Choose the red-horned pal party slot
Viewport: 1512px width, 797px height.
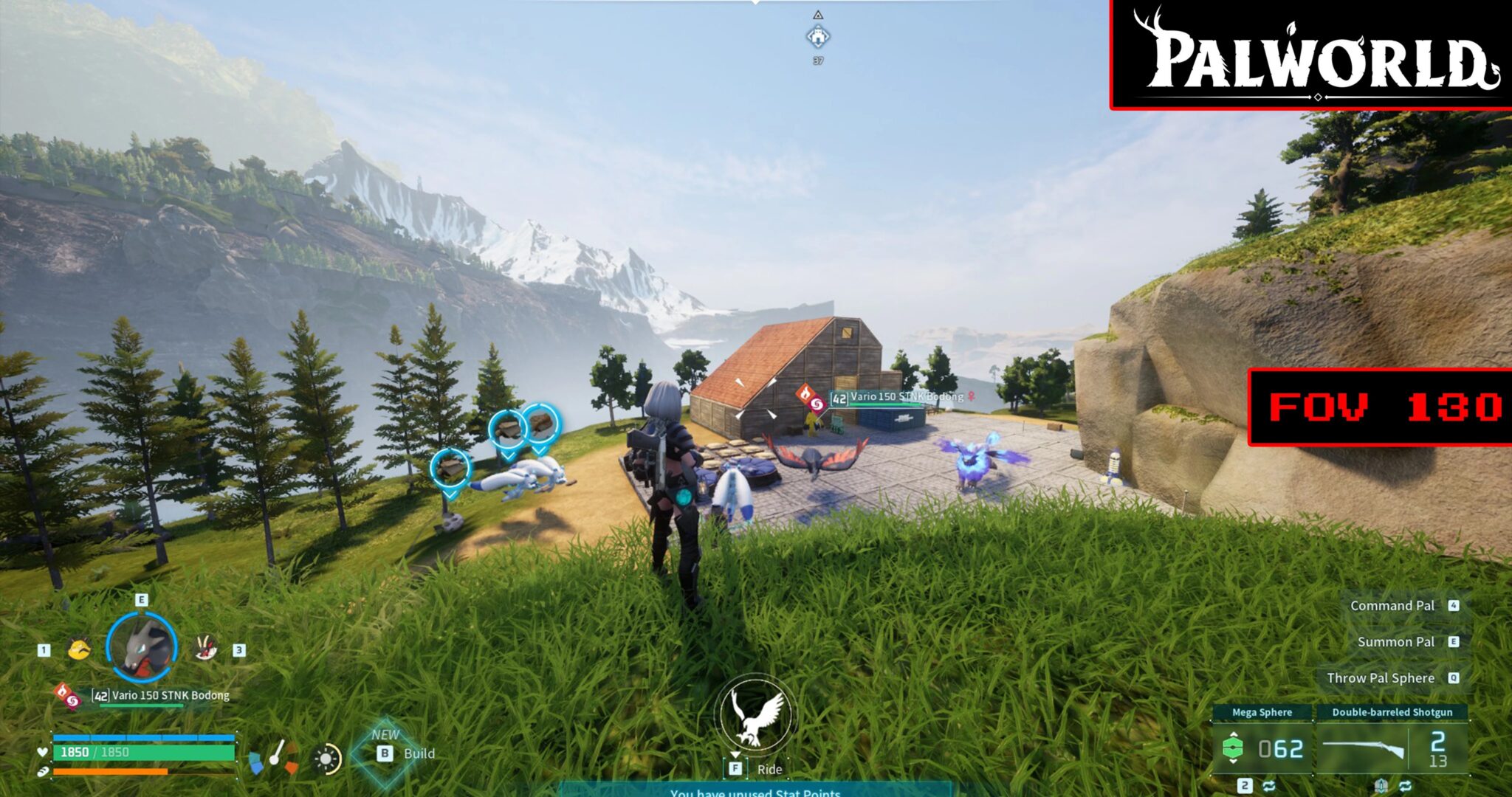[x=206, y=649]
